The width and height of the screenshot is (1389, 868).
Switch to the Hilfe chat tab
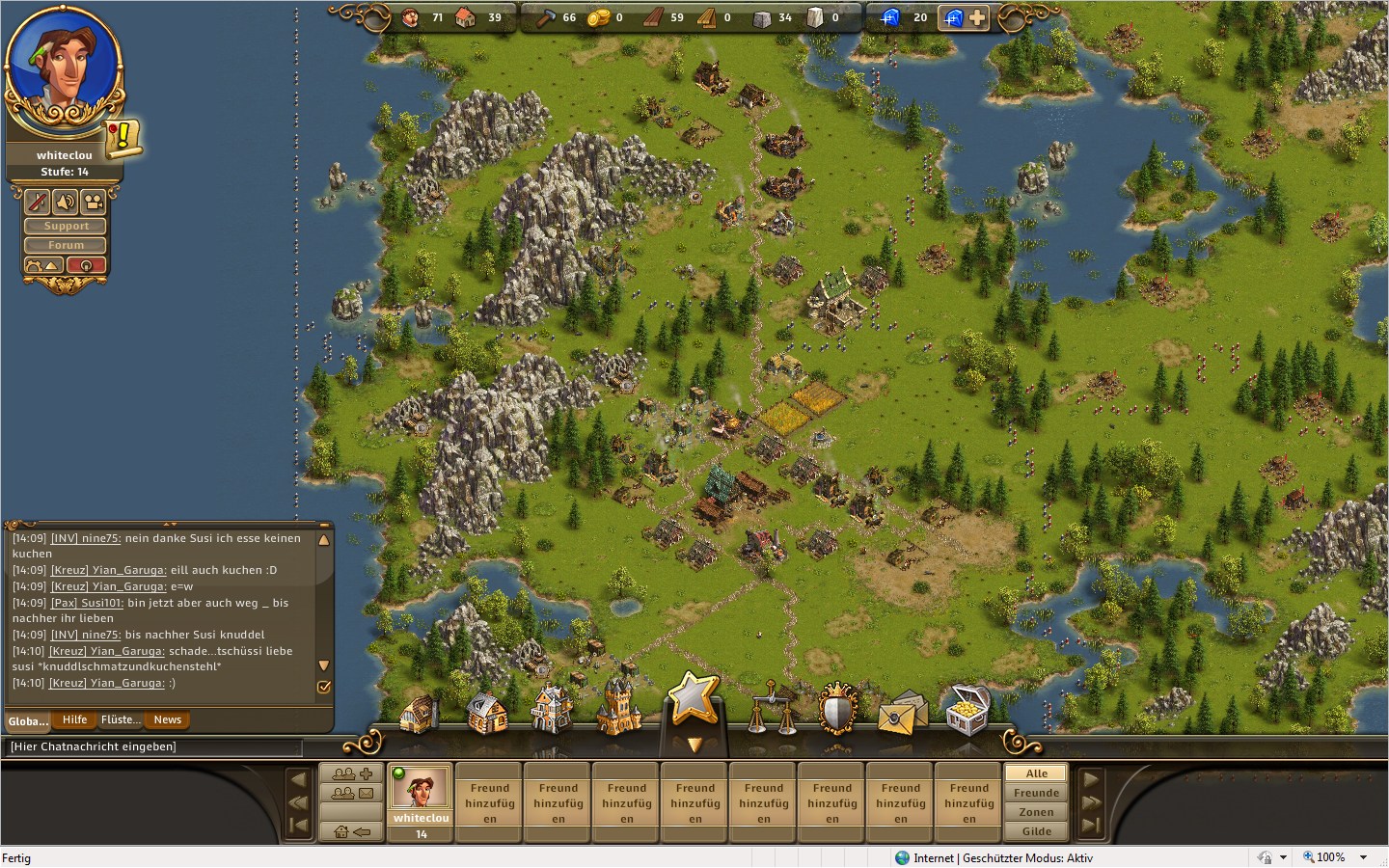pos(74,719)
